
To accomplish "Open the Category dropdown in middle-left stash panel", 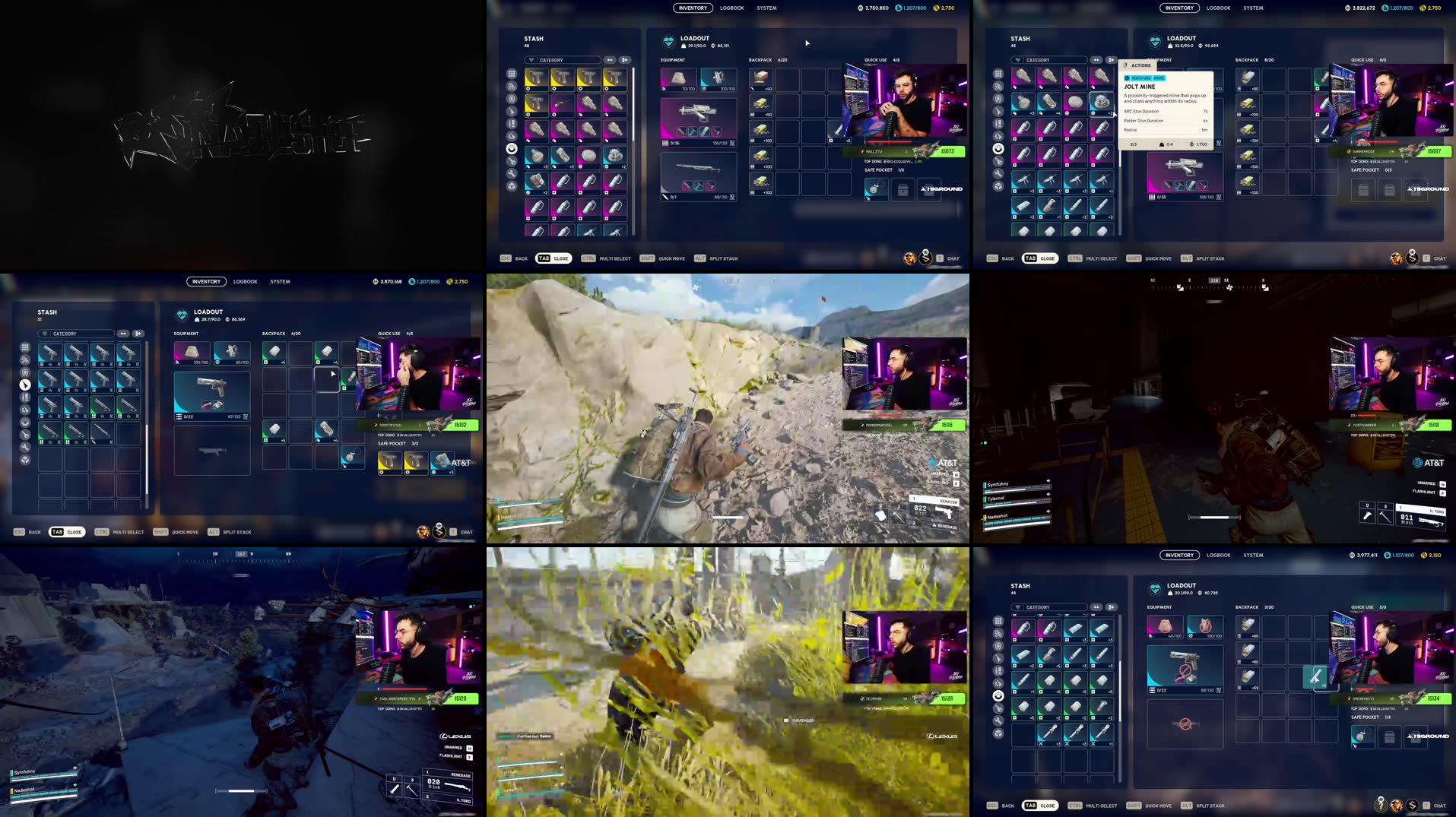I will (x=71, y=333).
